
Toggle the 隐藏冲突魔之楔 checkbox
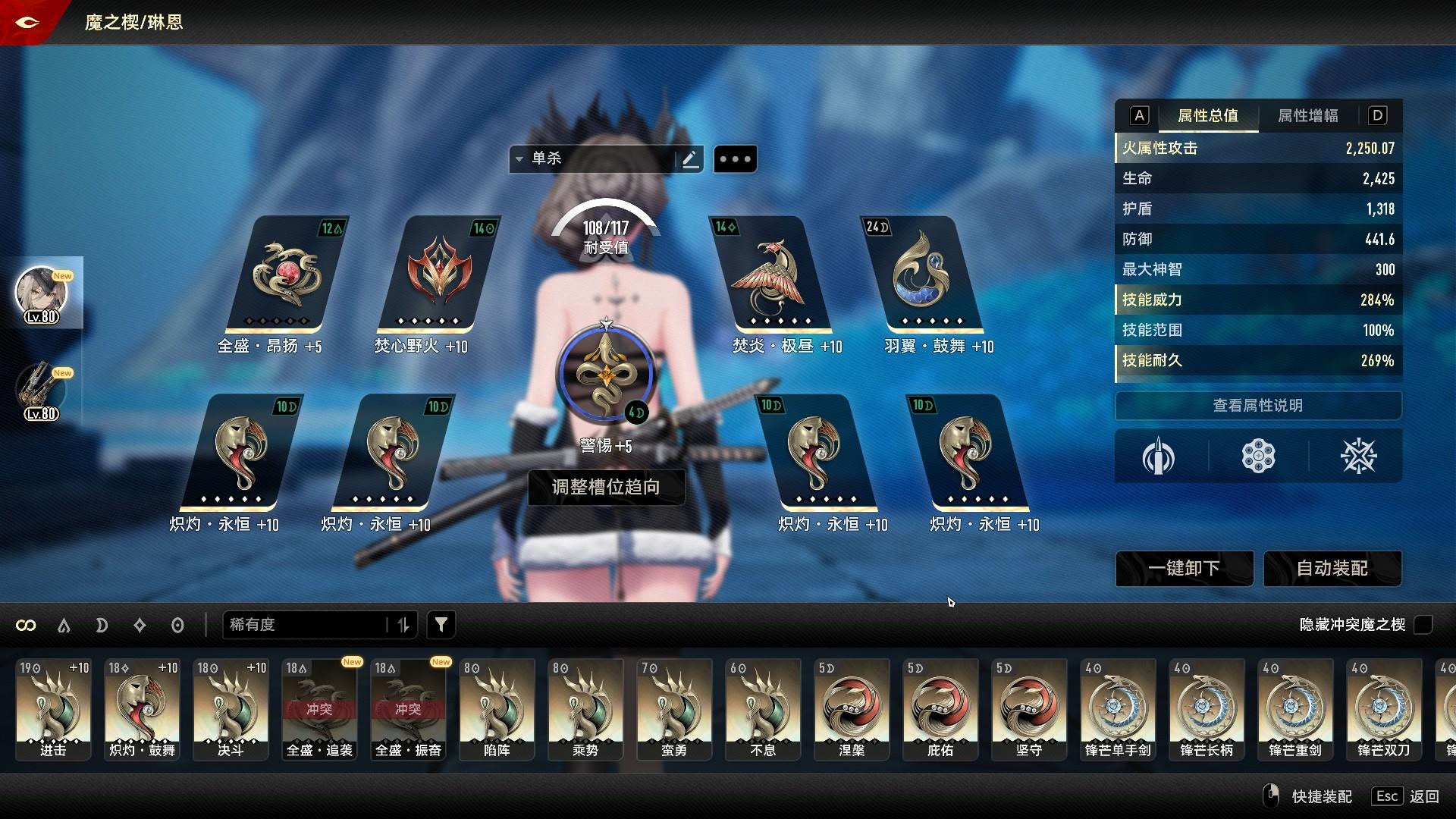1423,625
